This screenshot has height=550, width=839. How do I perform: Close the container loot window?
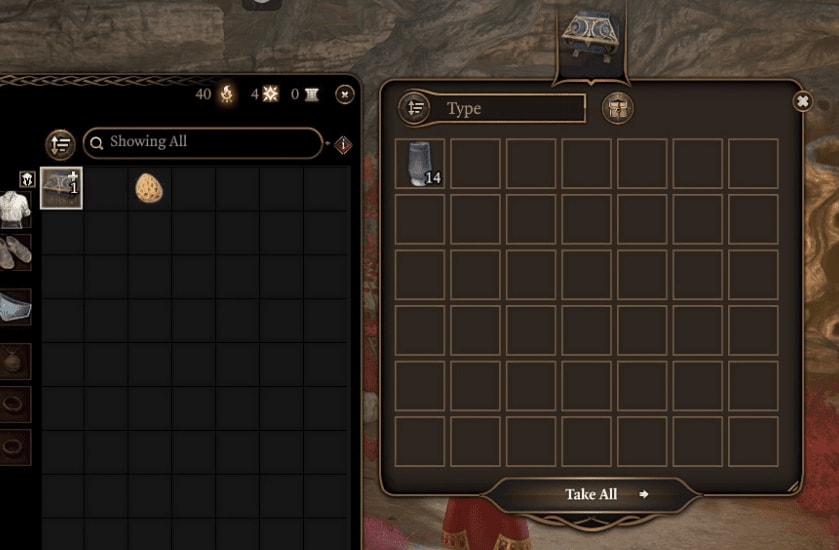(x=802, y=101)
